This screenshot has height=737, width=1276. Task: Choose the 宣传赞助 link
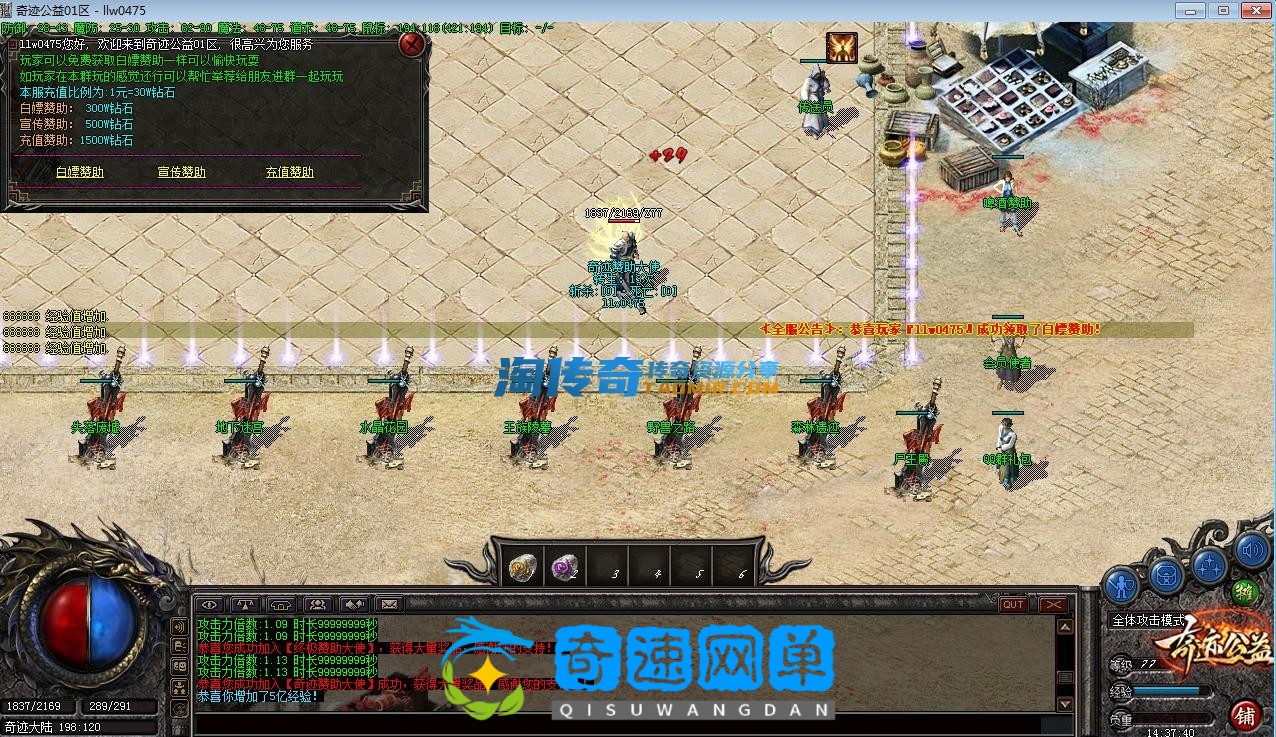pos(182,172)
